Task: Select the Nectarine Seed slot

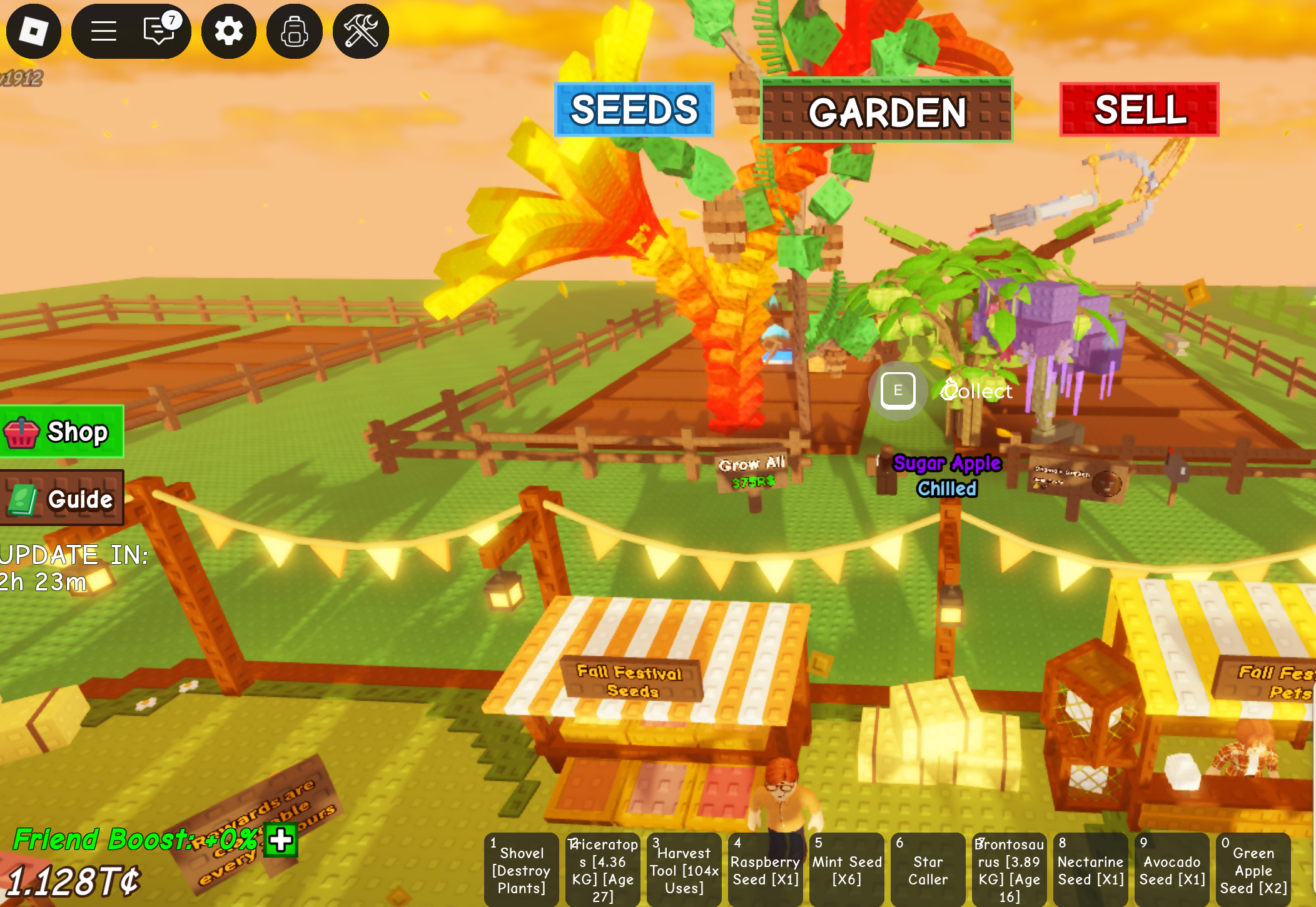Action: (x=1090, y=869)
